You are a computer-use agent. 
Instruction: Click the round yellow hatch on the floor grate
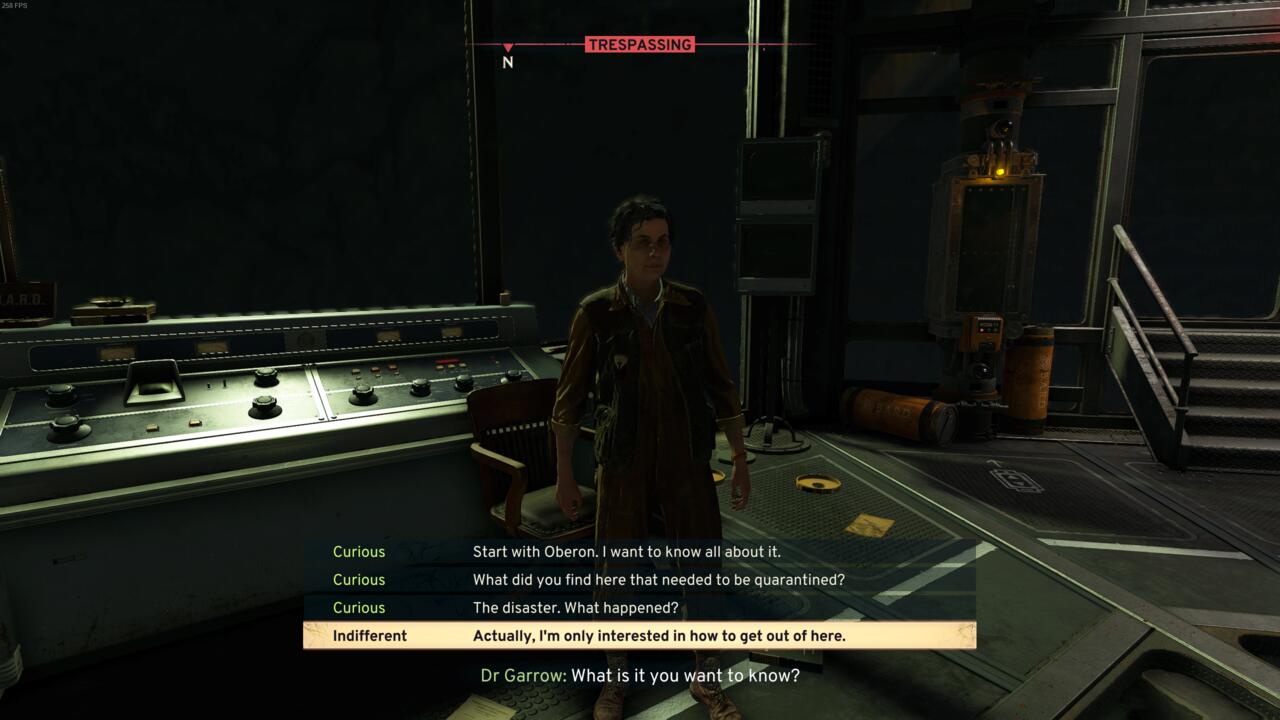pyautogui.click(x=820, y=482)
